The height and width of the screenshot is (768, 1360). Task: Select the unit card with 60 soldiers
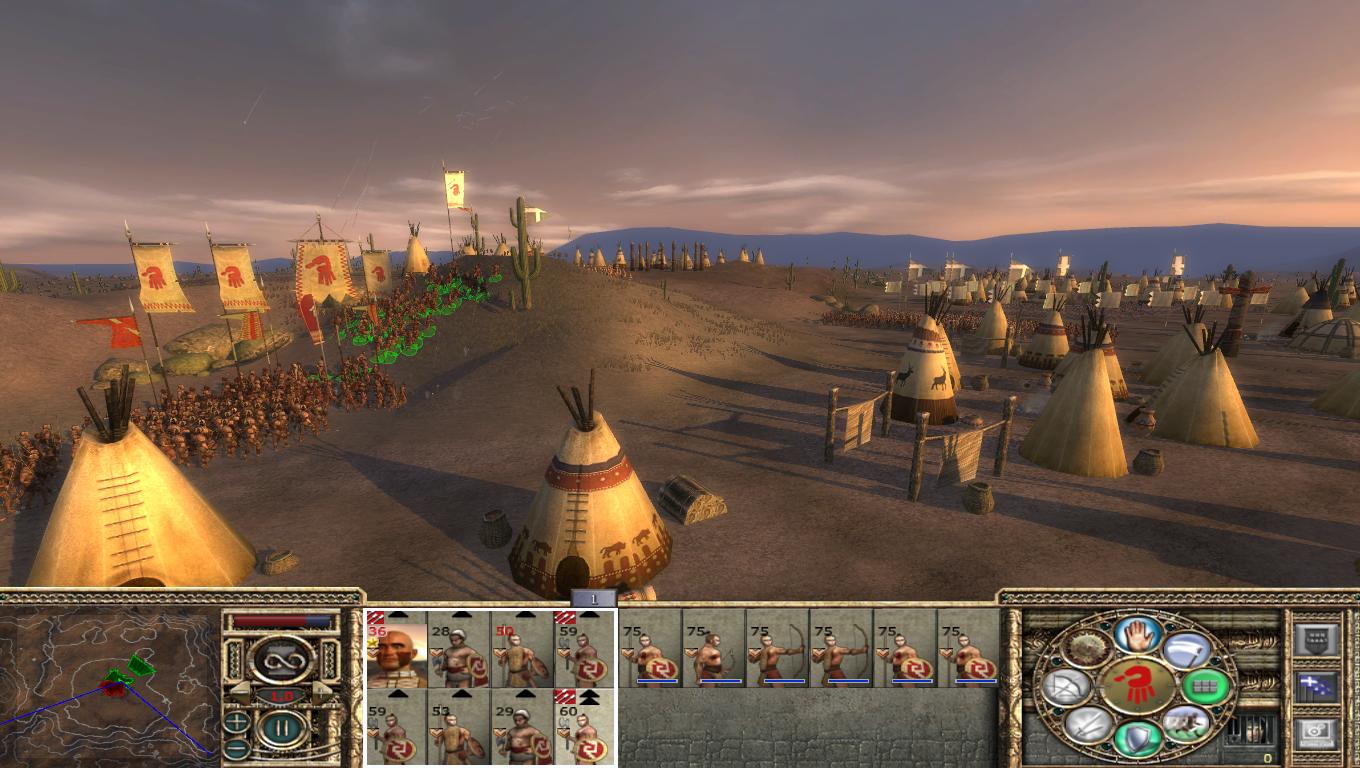584,726
